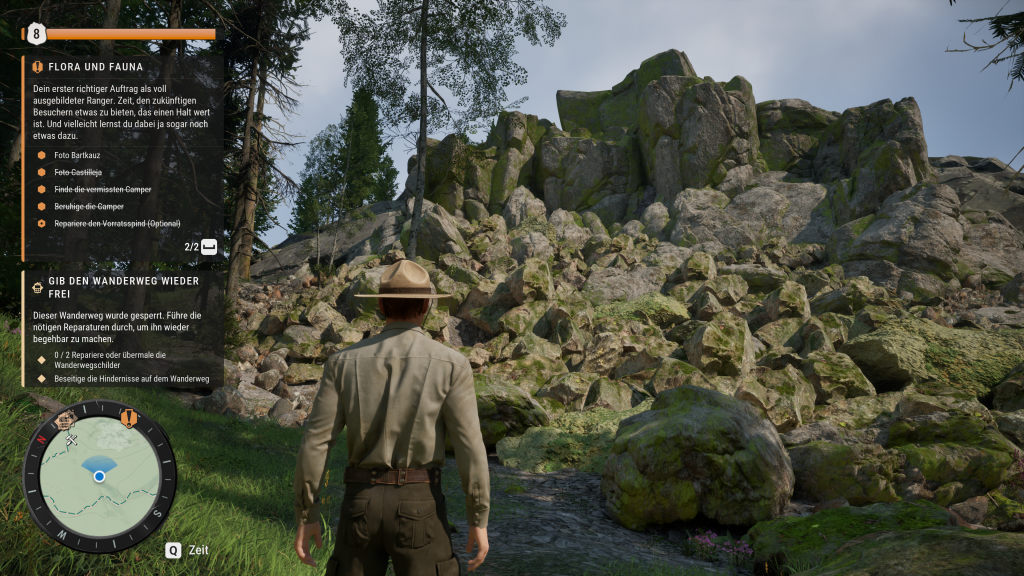This screenshot has height=576, width=1024.
Task: Click the bed icon beside 2/2
Action: (208, 247)
